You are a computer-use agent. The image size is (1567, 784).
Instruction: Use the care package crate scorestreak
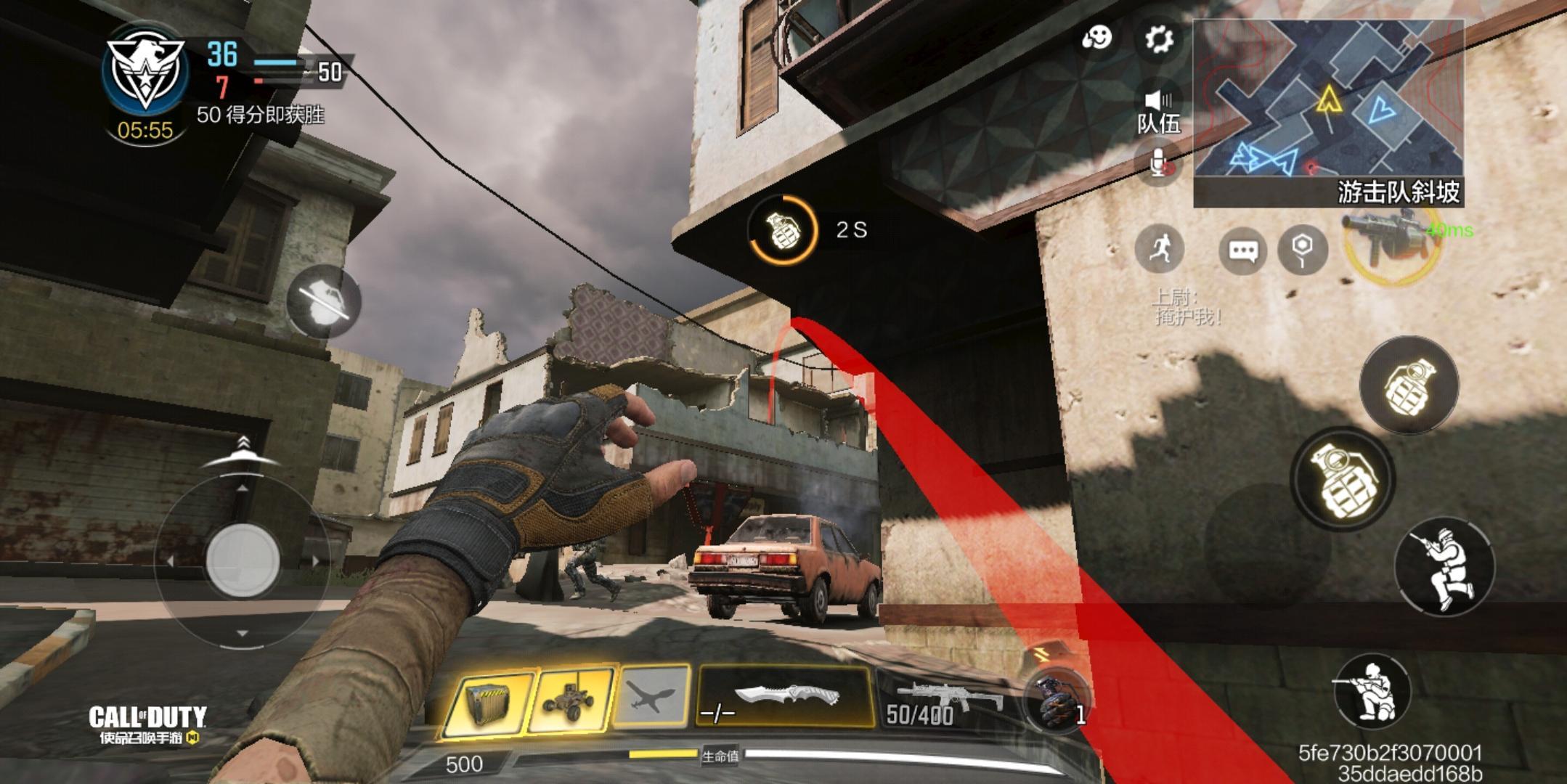point(487,701)
